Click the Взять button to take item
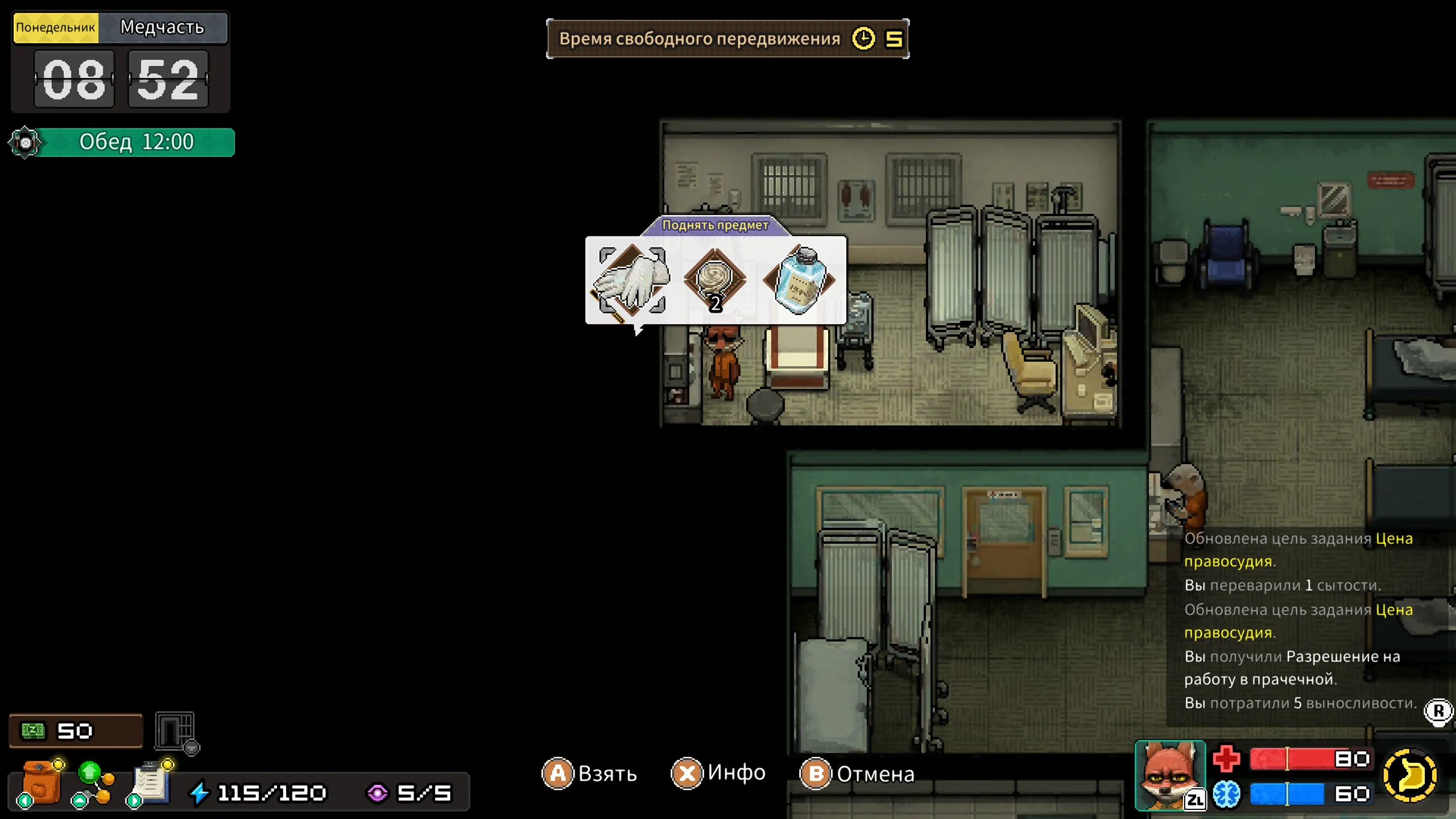Image resolution: width=1456 pixels, height=819 pixels. coord(590,773)
